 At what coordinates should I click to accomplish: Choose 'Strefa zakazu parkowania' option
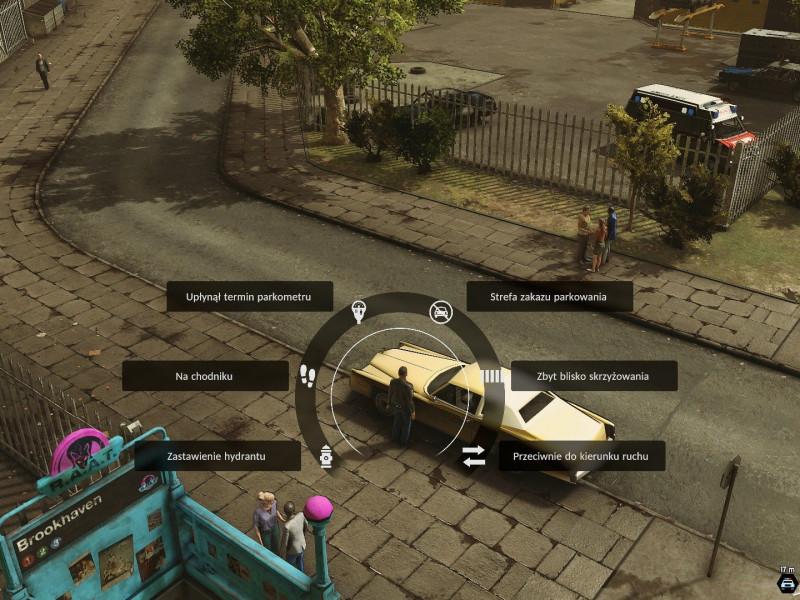pos(549,296)
